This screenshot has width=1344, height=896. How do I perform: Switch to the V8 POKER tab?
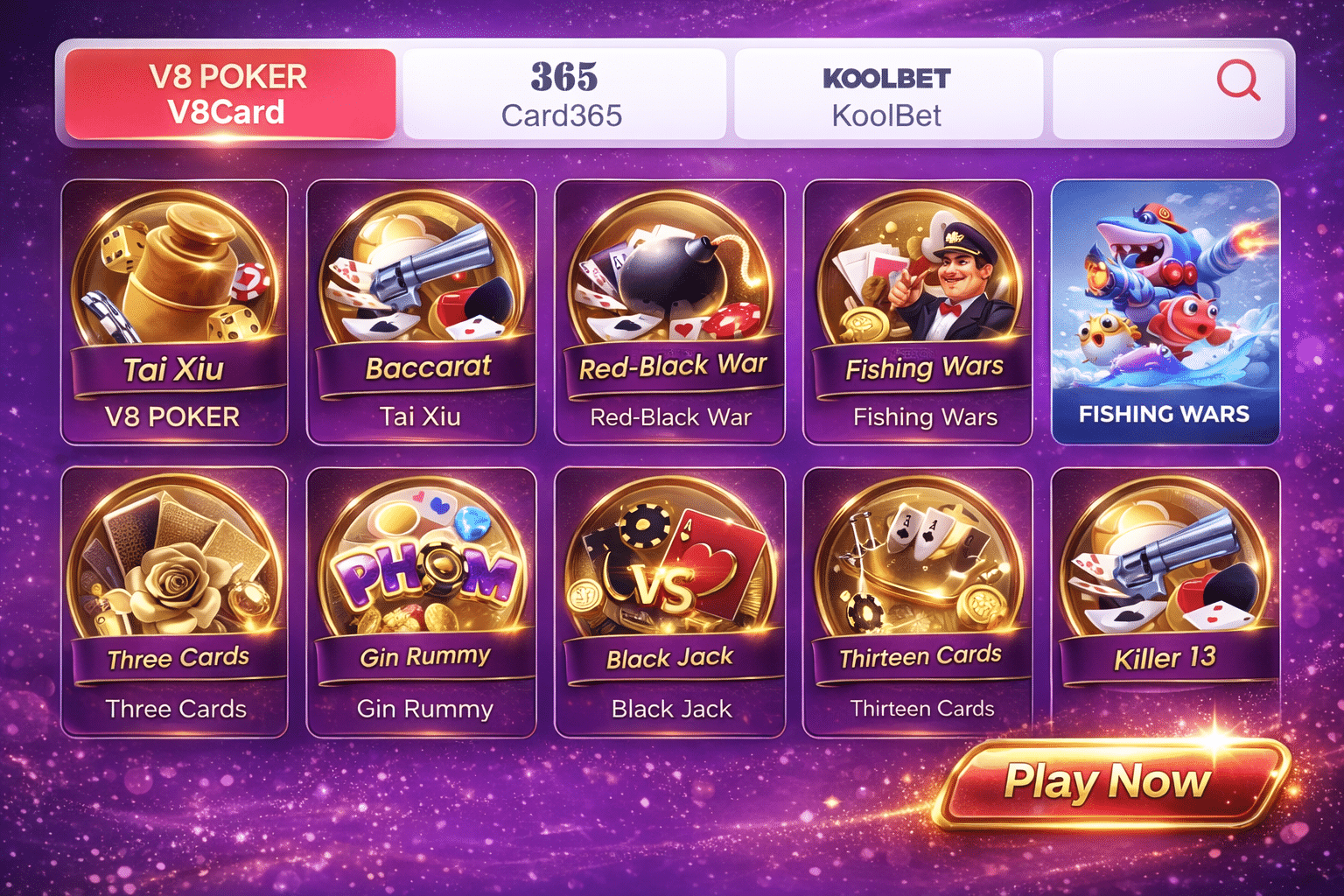[226, 92]
